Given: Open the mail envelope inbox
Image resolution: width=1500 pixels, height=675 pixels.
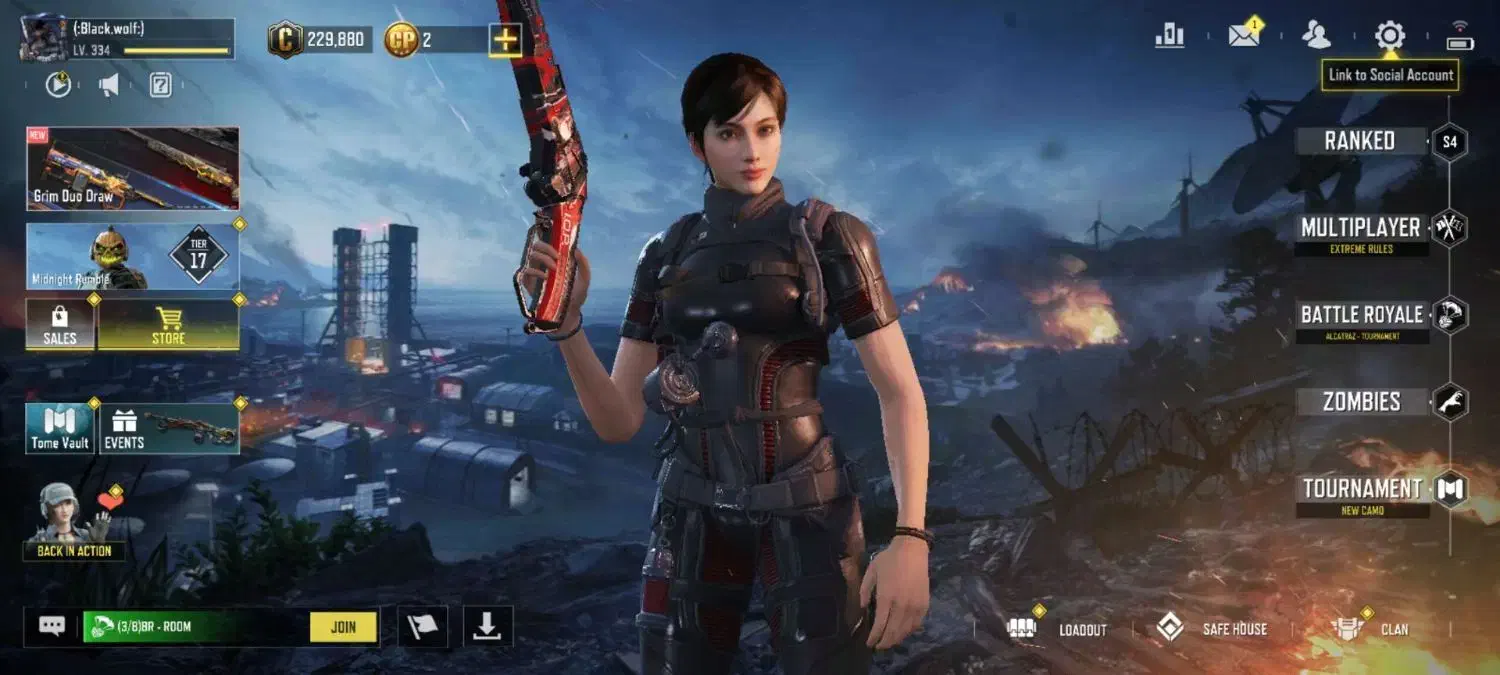Looking at the screenshot, I should tap(1243, 36).
